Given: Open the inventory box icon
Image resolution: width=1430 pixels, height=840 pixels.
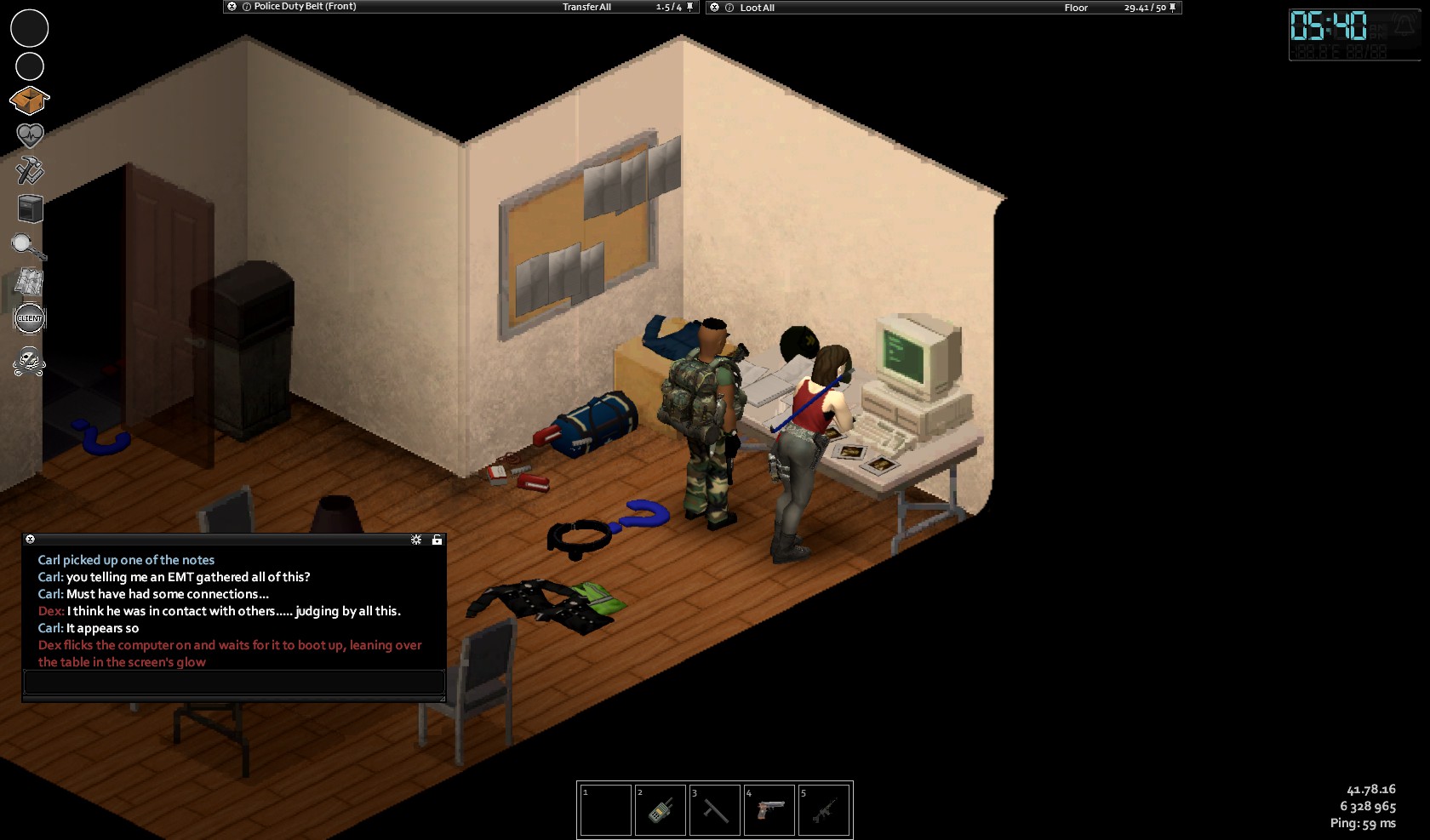Looking at the screenshot, I should click(x=30, y=100).
